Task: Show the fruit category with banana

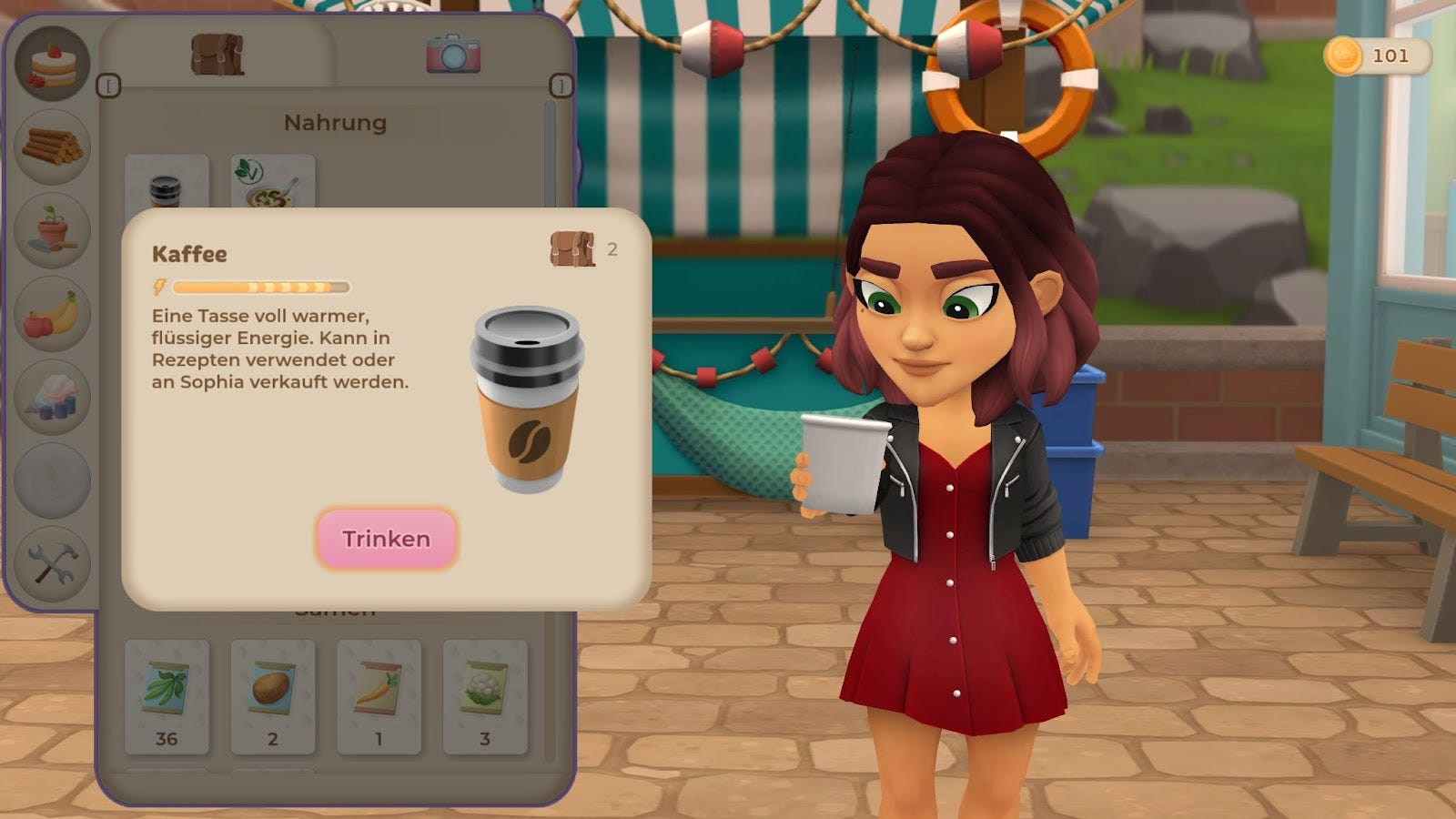Action: (53, 314)
